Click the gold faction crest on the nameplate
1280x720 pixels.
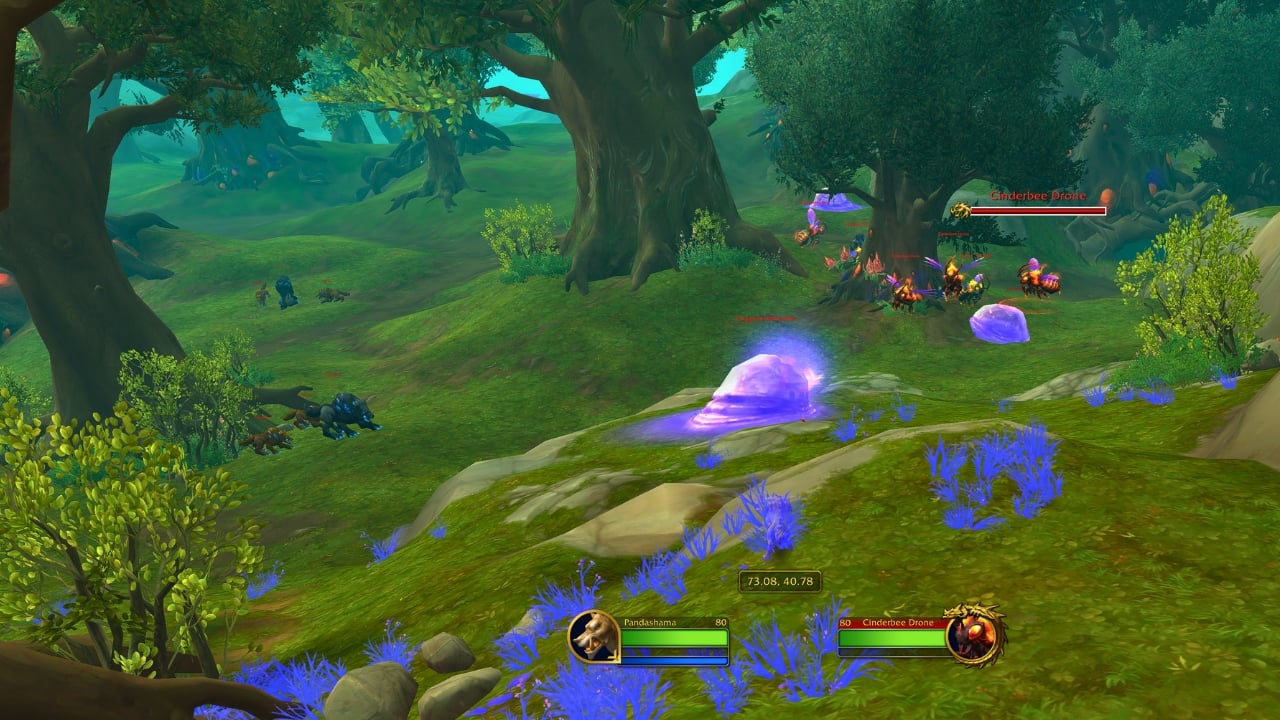(x=961, y=209)
